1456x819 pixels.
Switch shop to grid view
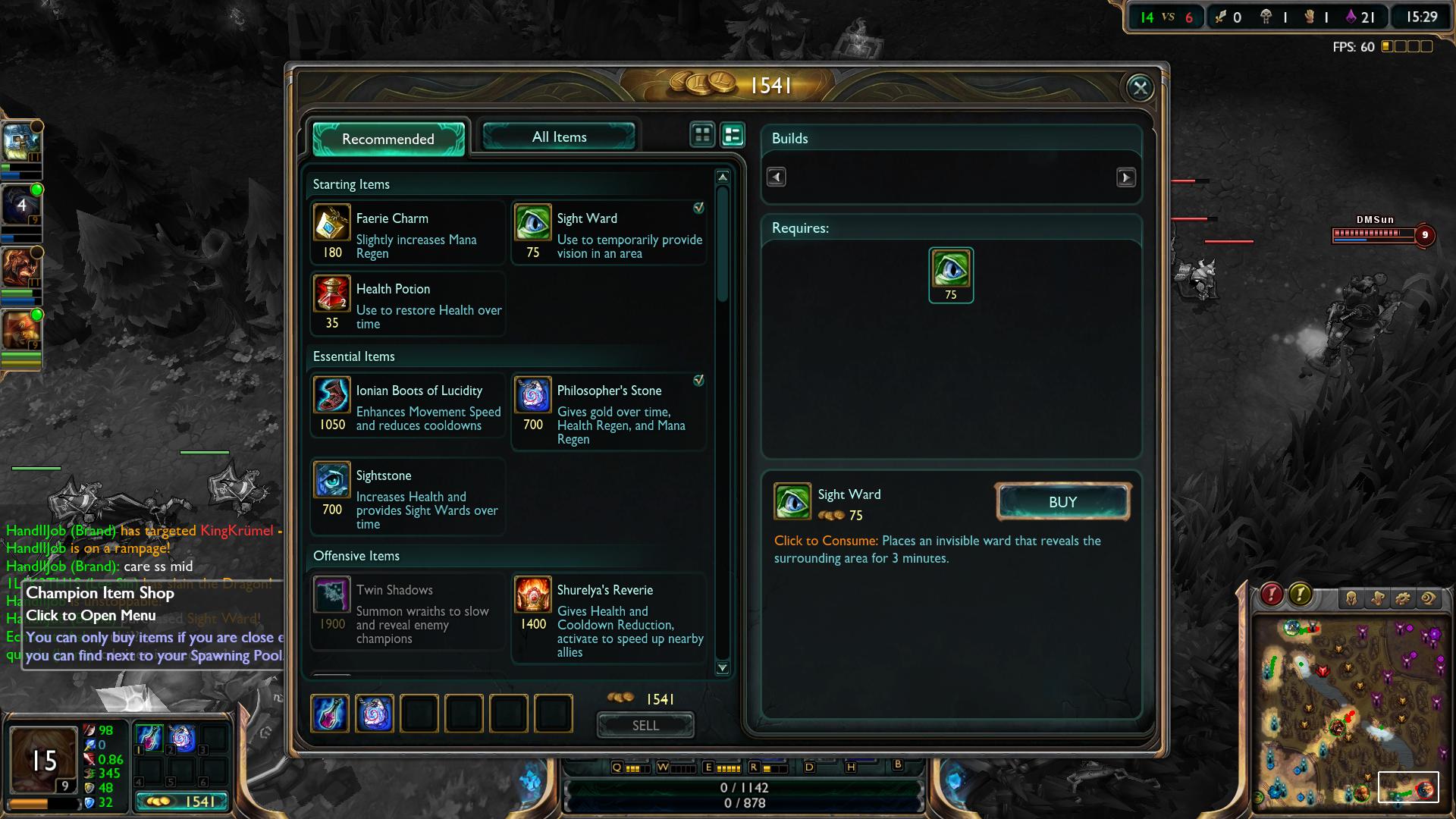tap(702, 135)
